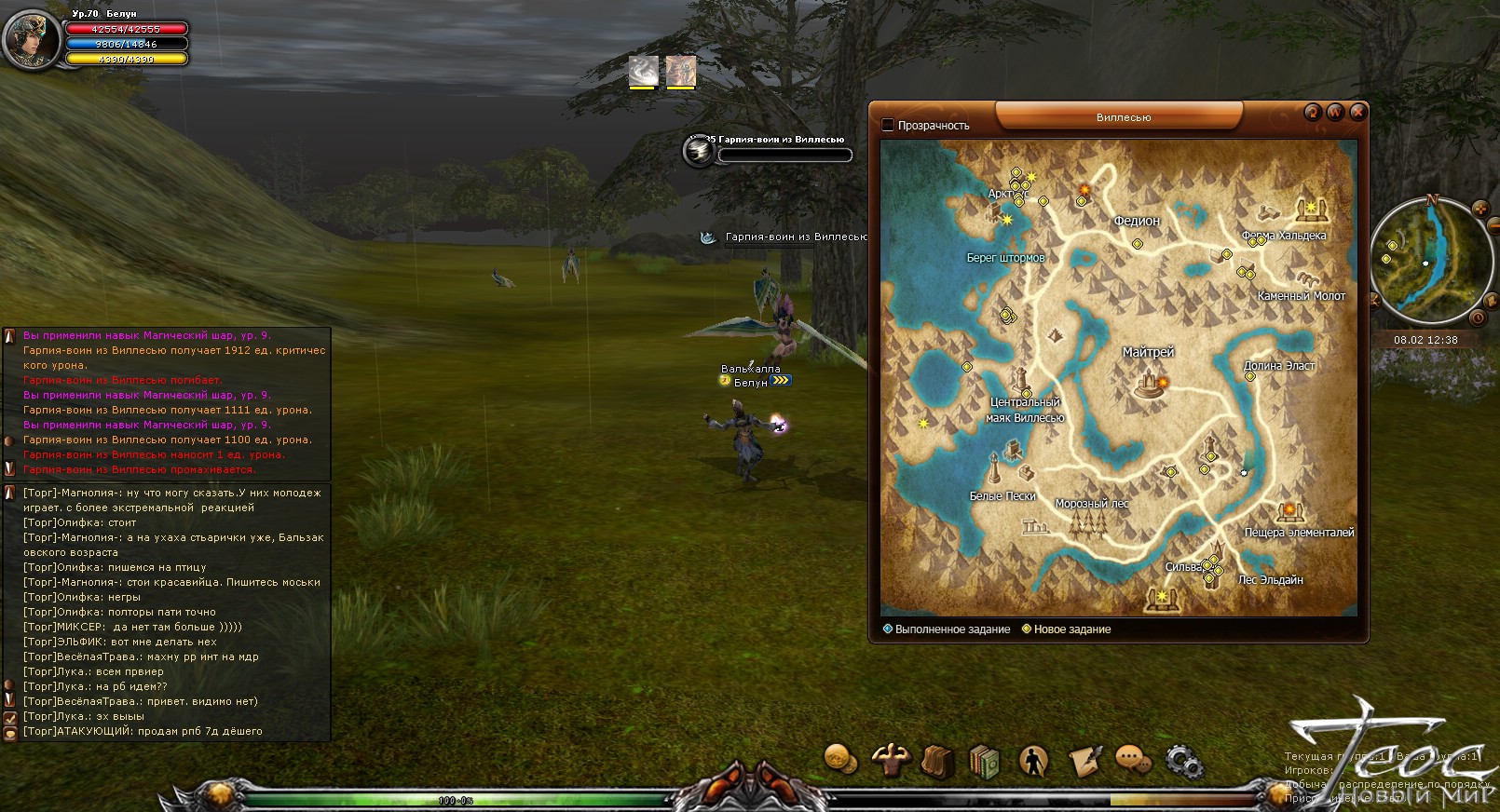This screenshot has width=1500, height=812.
Task: Open the leather bag inventory
Action: [937, 761]
